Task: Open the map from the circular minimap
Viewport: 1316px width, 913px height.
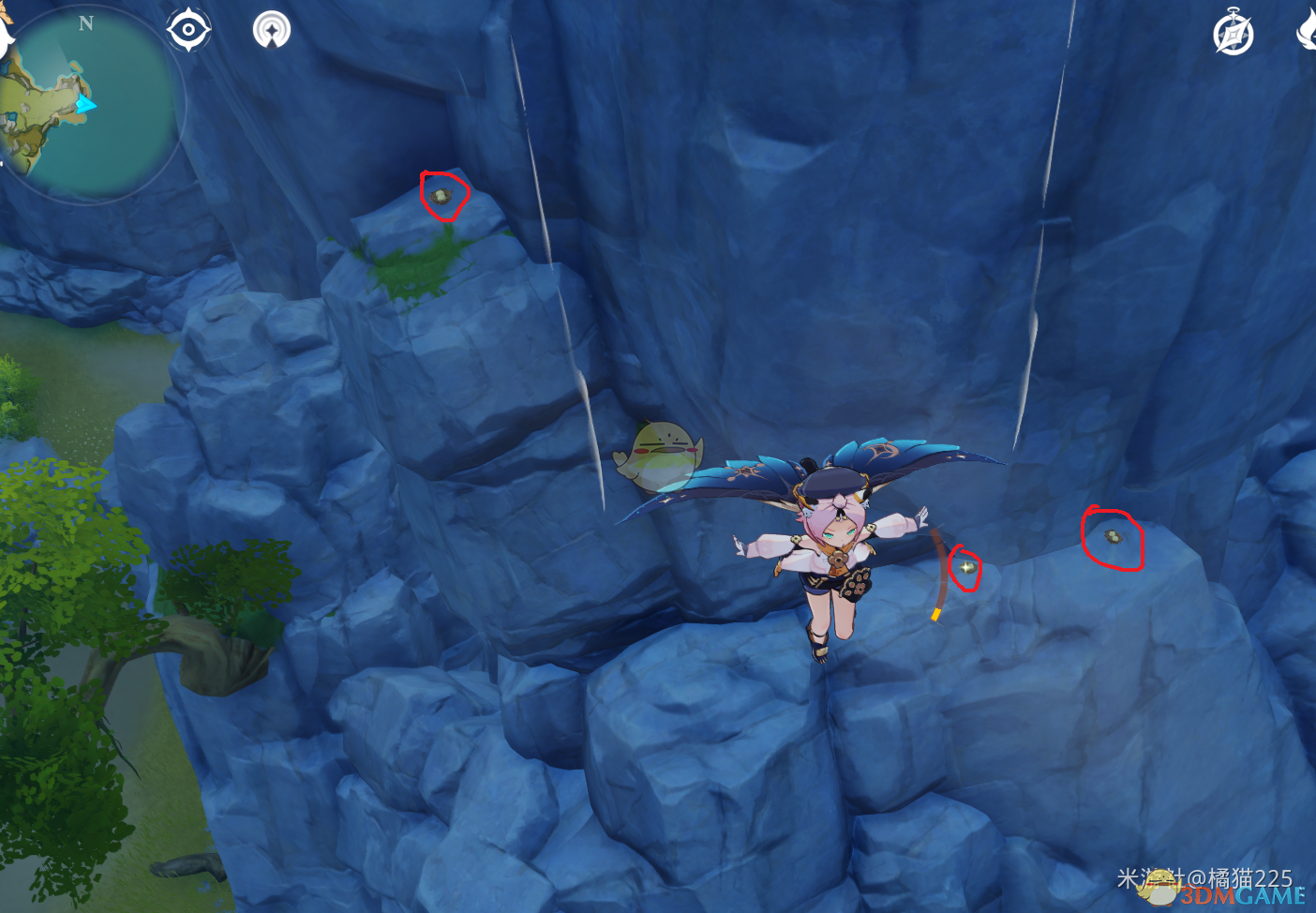Action: [92, 103]
